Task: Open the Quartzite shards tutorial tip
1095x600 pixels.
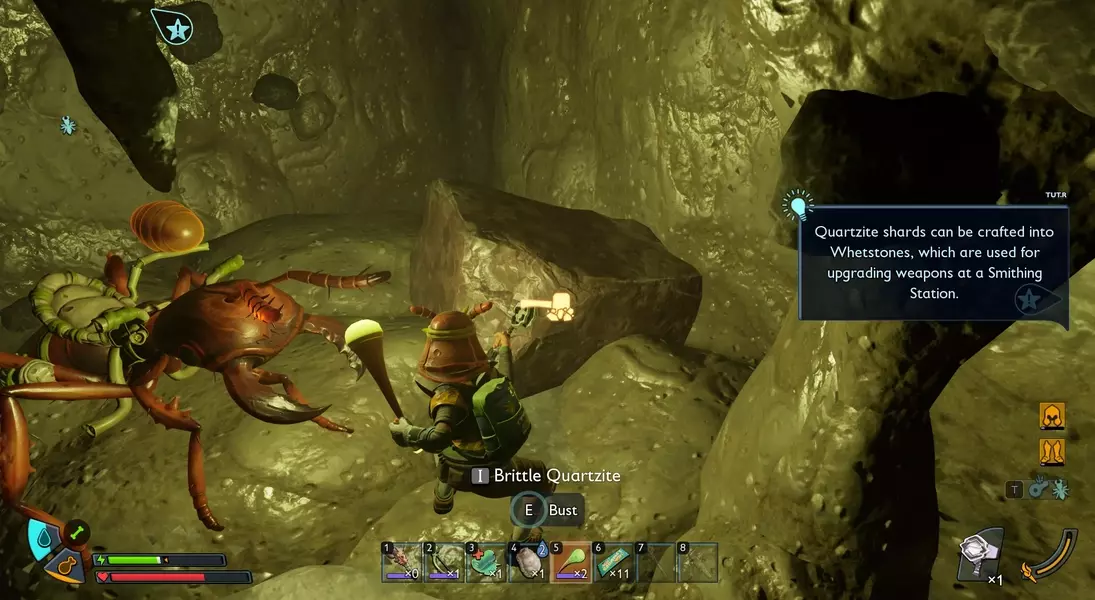Action: (933, 262)
